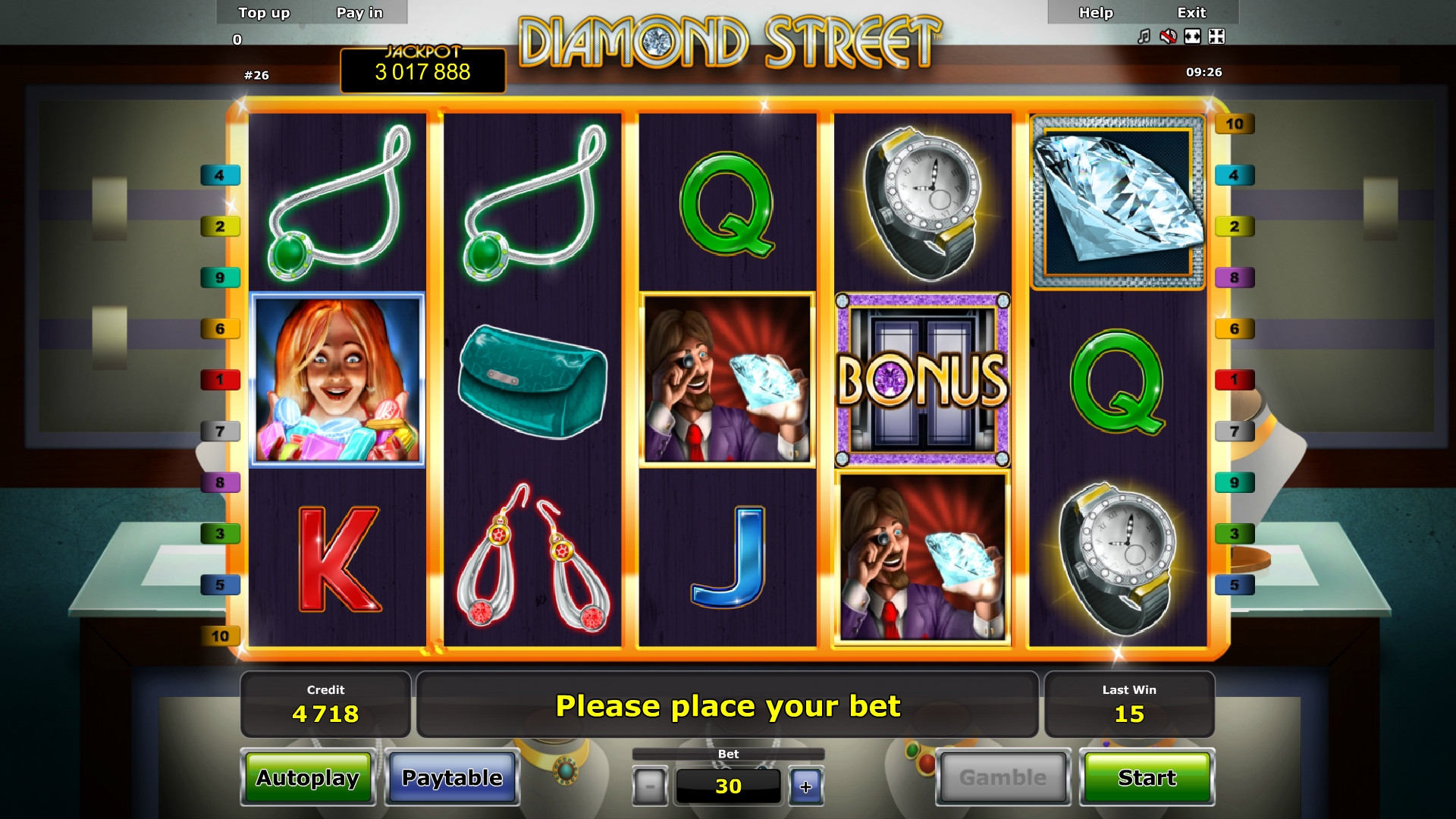Open the Paytable
The image size is (1456, 819).
452,777
